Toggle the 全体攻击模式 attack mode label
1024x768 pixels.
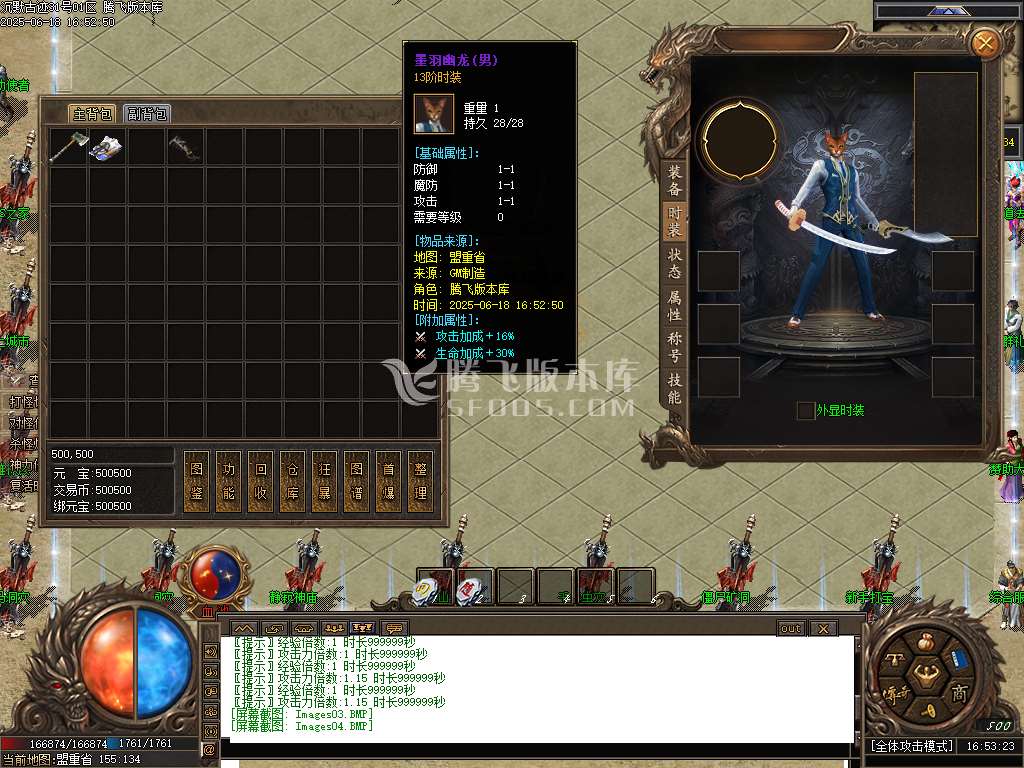[912, 746]
